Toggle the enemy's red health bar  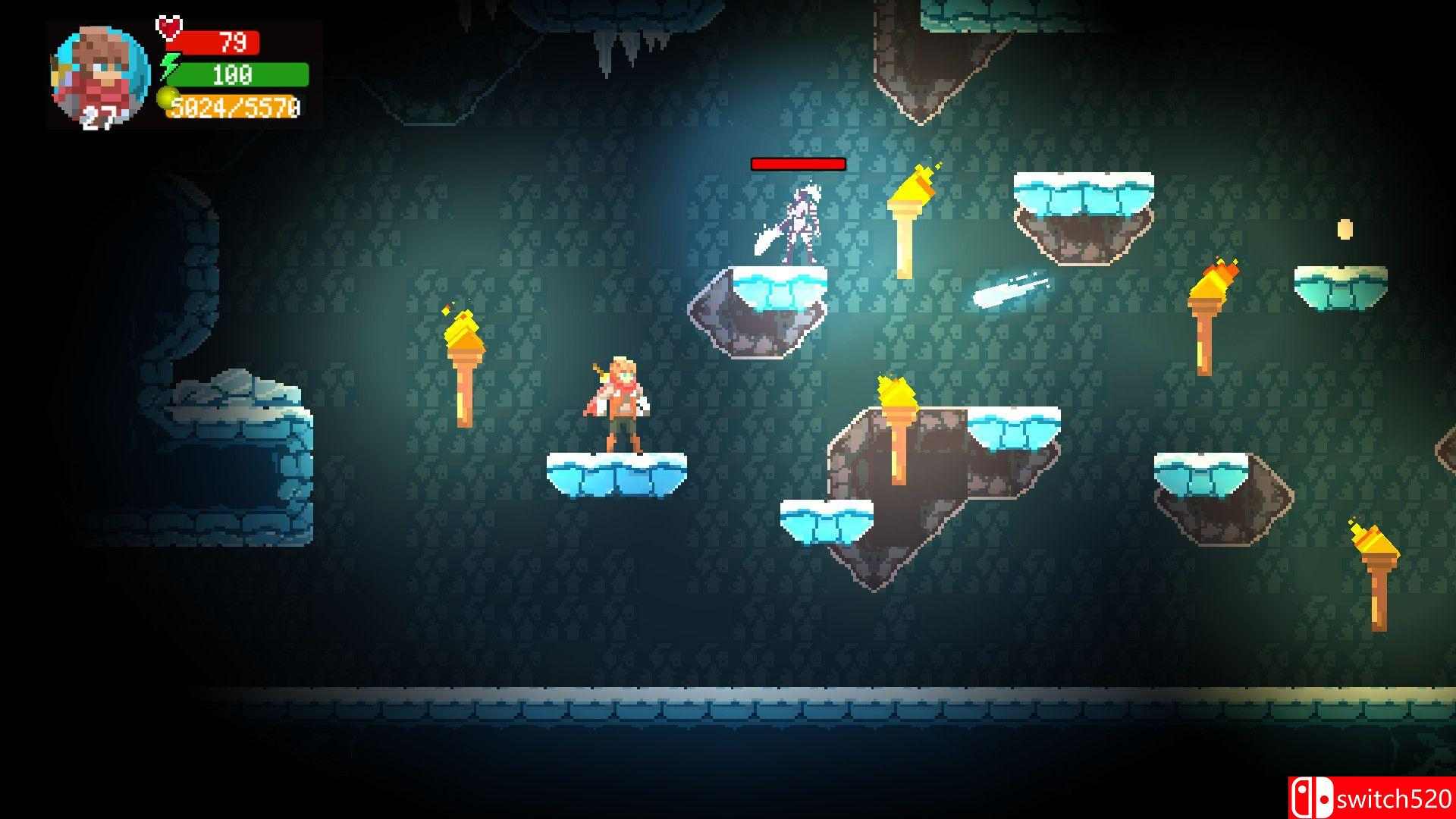click(x=798, y=164)
